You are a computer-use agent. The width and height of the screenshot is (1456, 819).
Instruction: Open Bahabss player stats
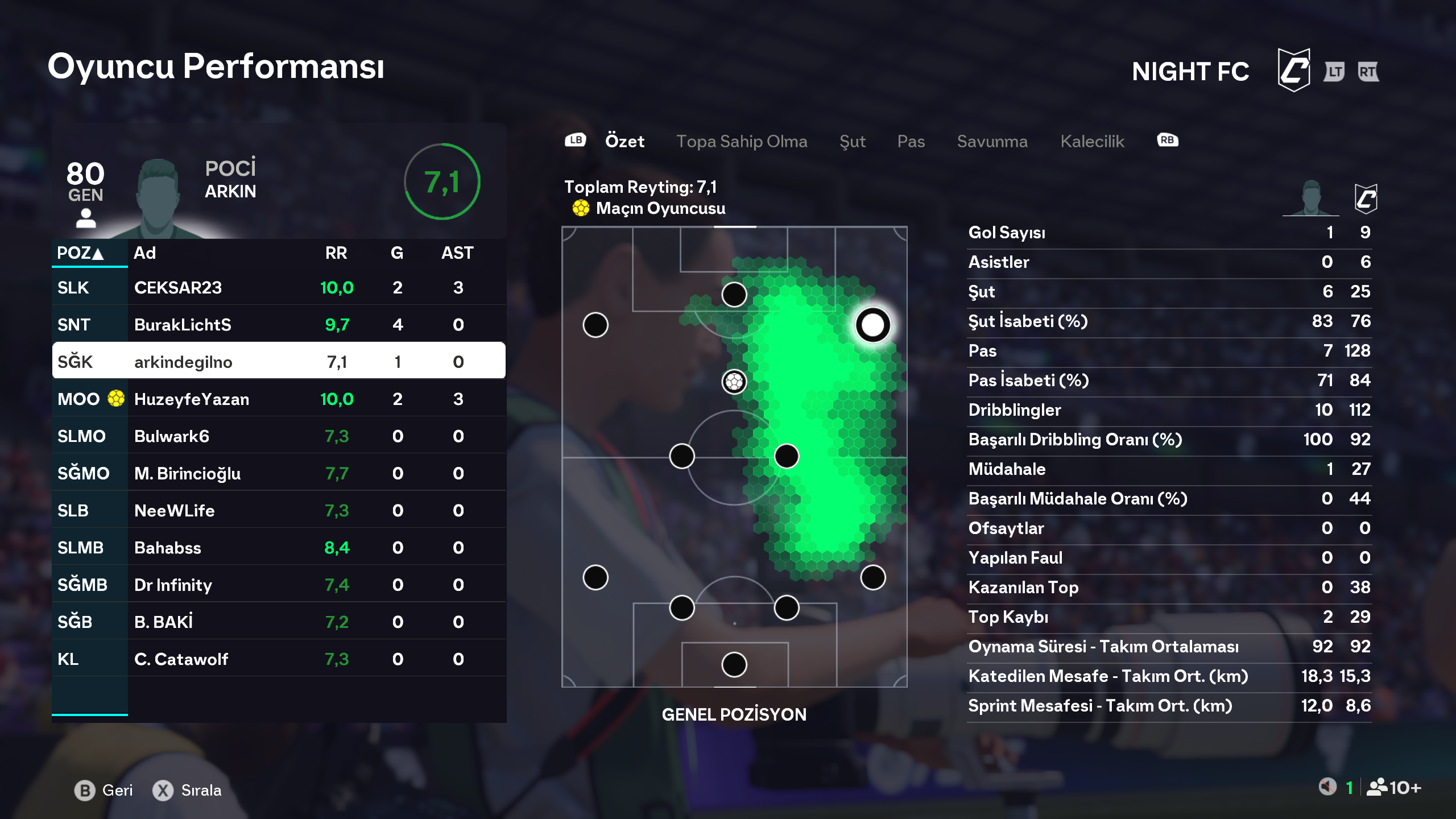tap(279, 548)
